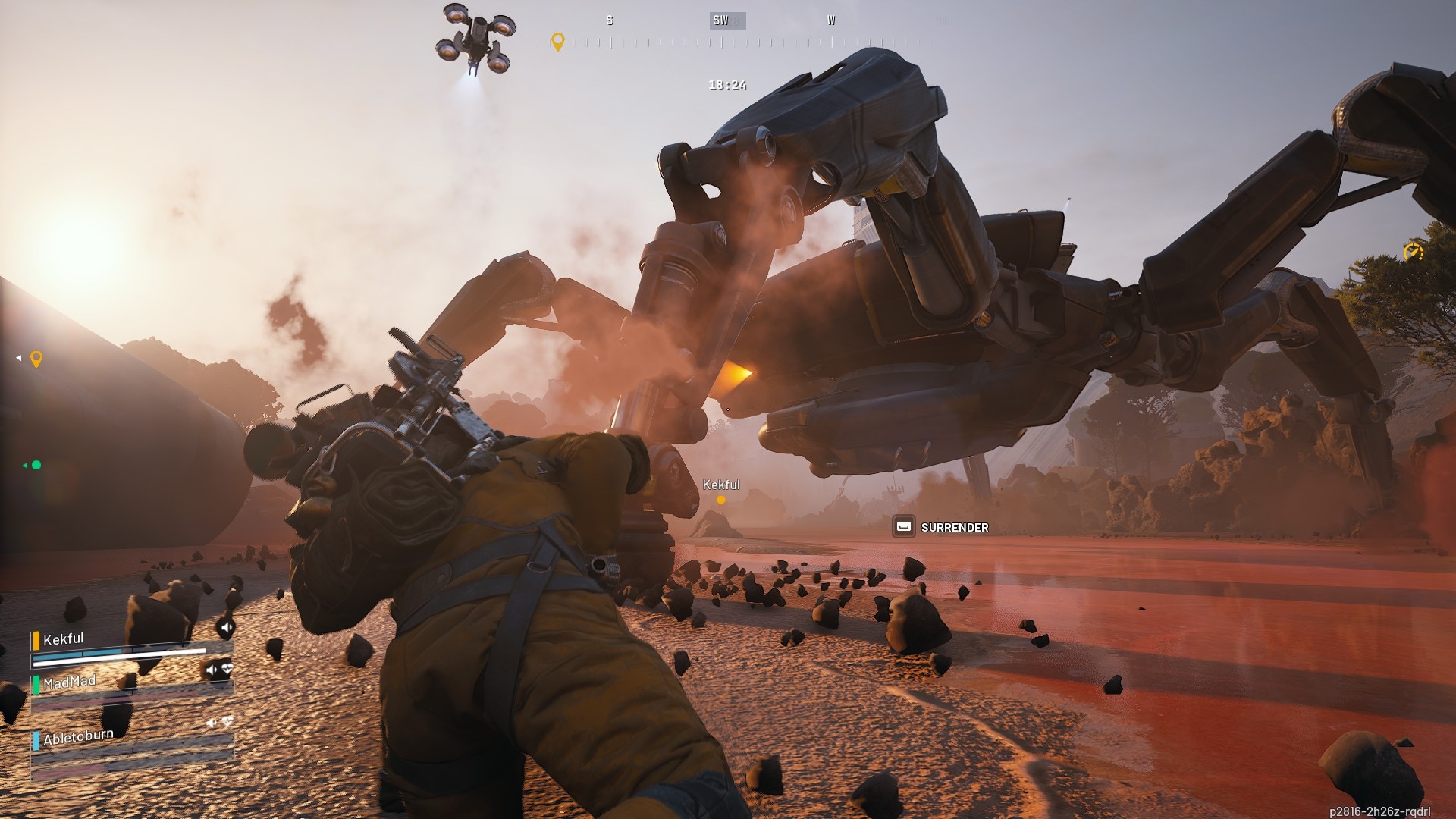The height and width of the screenshot is (819, 1456).
Task: Click the SW heading on the compass
Action: (720, 20)
